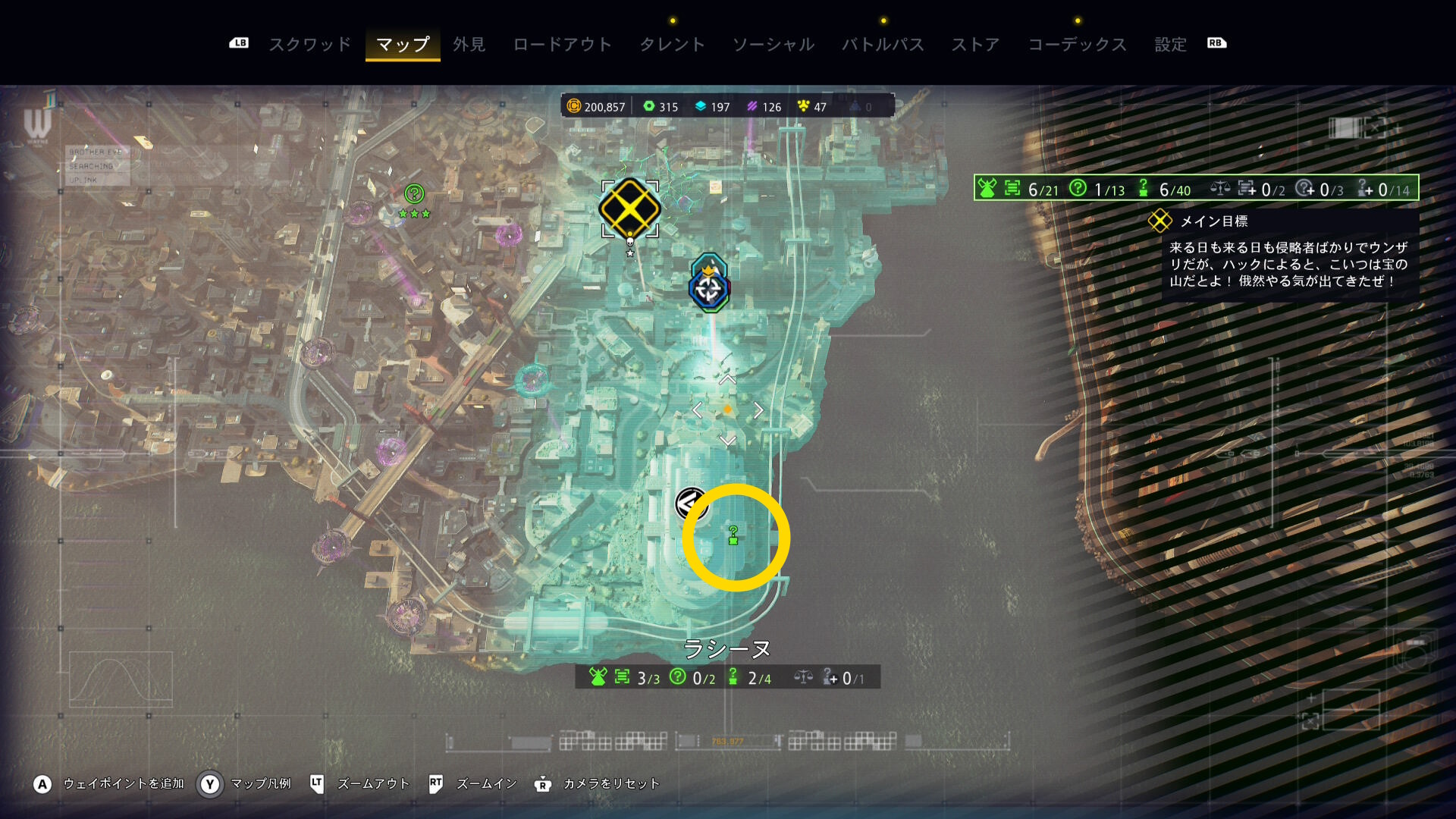Select the yellow main objective map marker
Image resolution: width=1456 pixels, height=819 pixels.
pyautogui.click(x=629, y=209)
